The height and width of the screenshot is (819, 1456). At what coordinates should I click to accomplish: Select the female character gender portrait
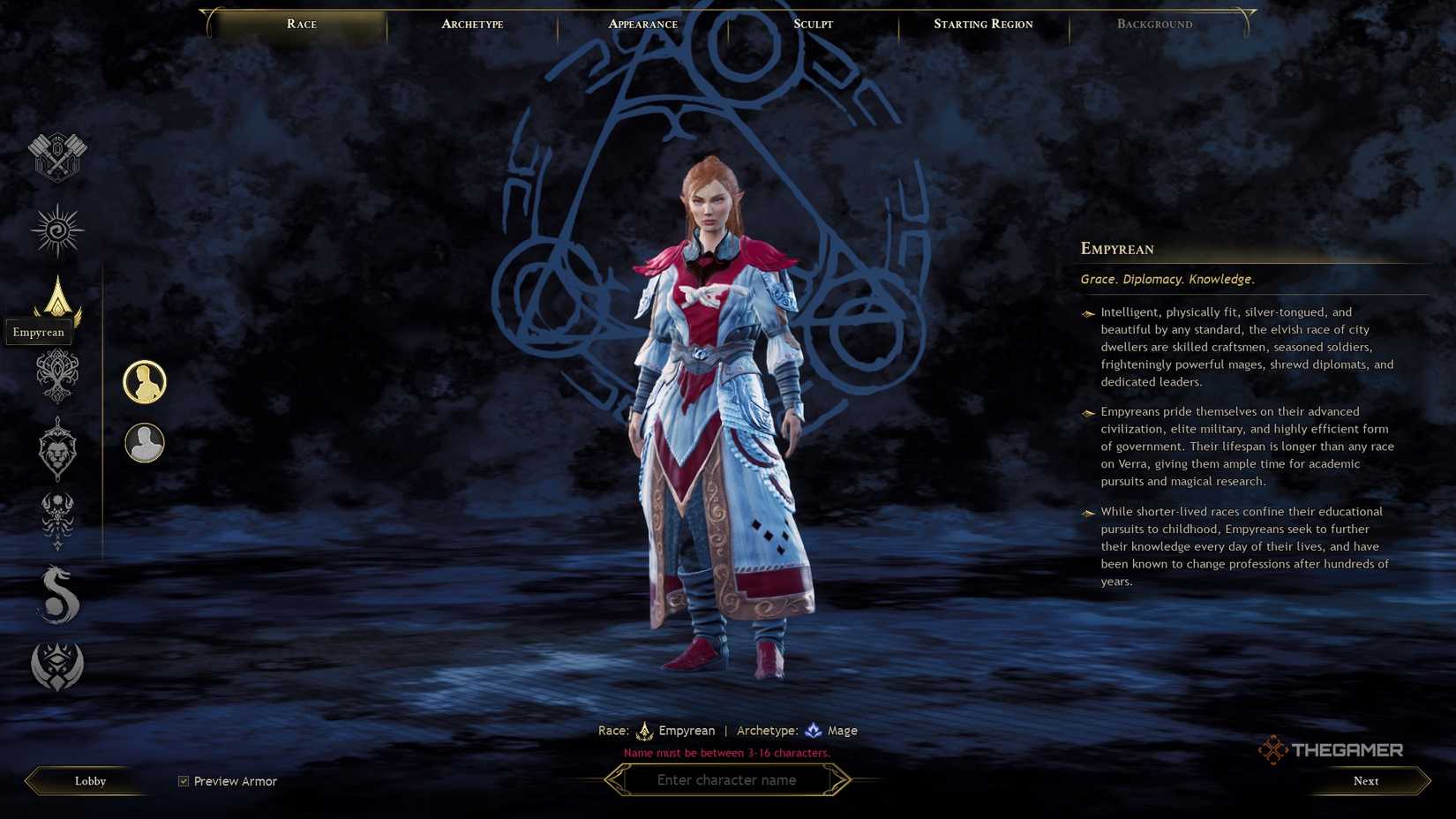[144, 381]
